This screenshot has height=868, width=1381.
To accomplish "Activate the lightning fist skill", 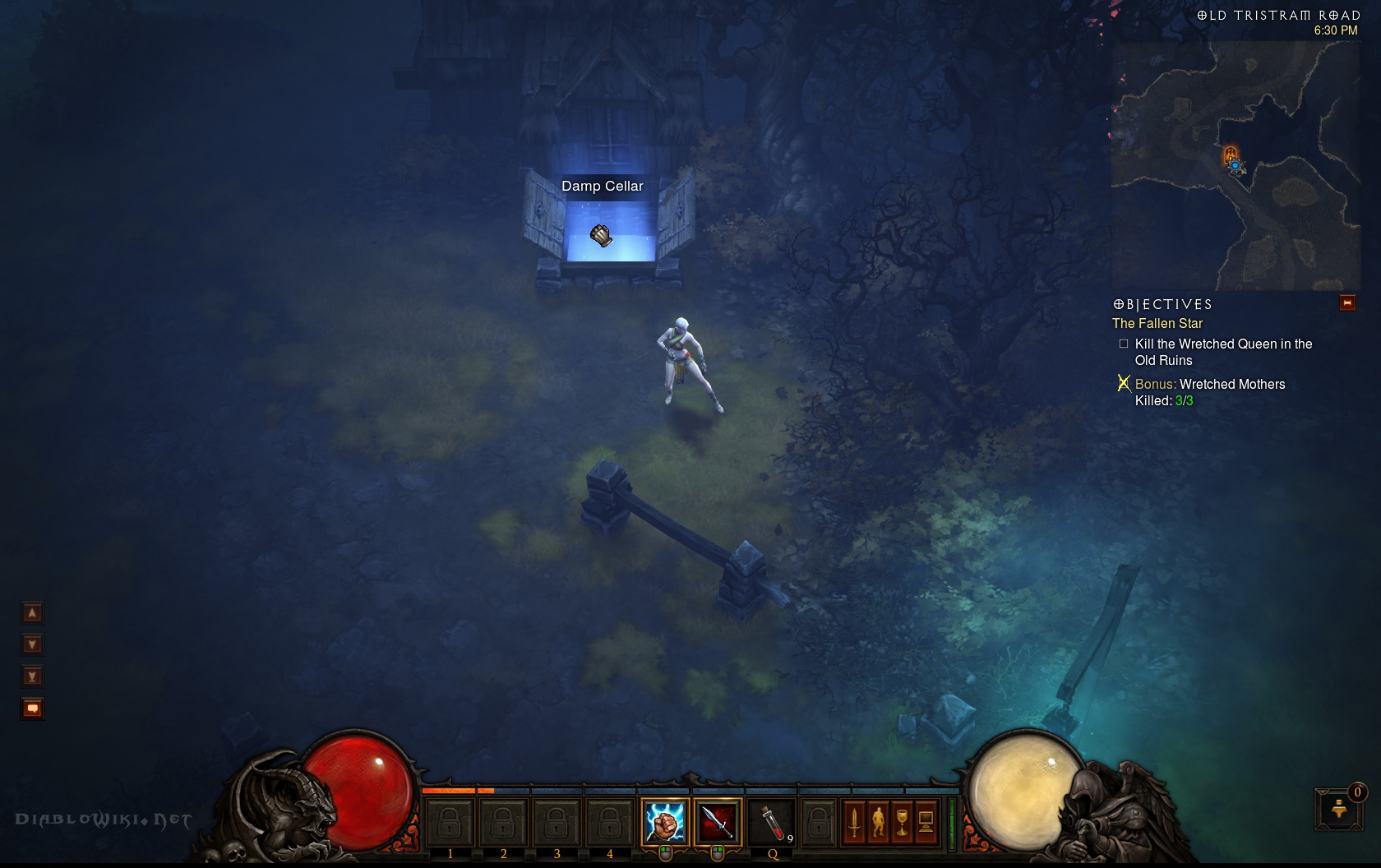I will pyautogui.click(x=665, y=821).
